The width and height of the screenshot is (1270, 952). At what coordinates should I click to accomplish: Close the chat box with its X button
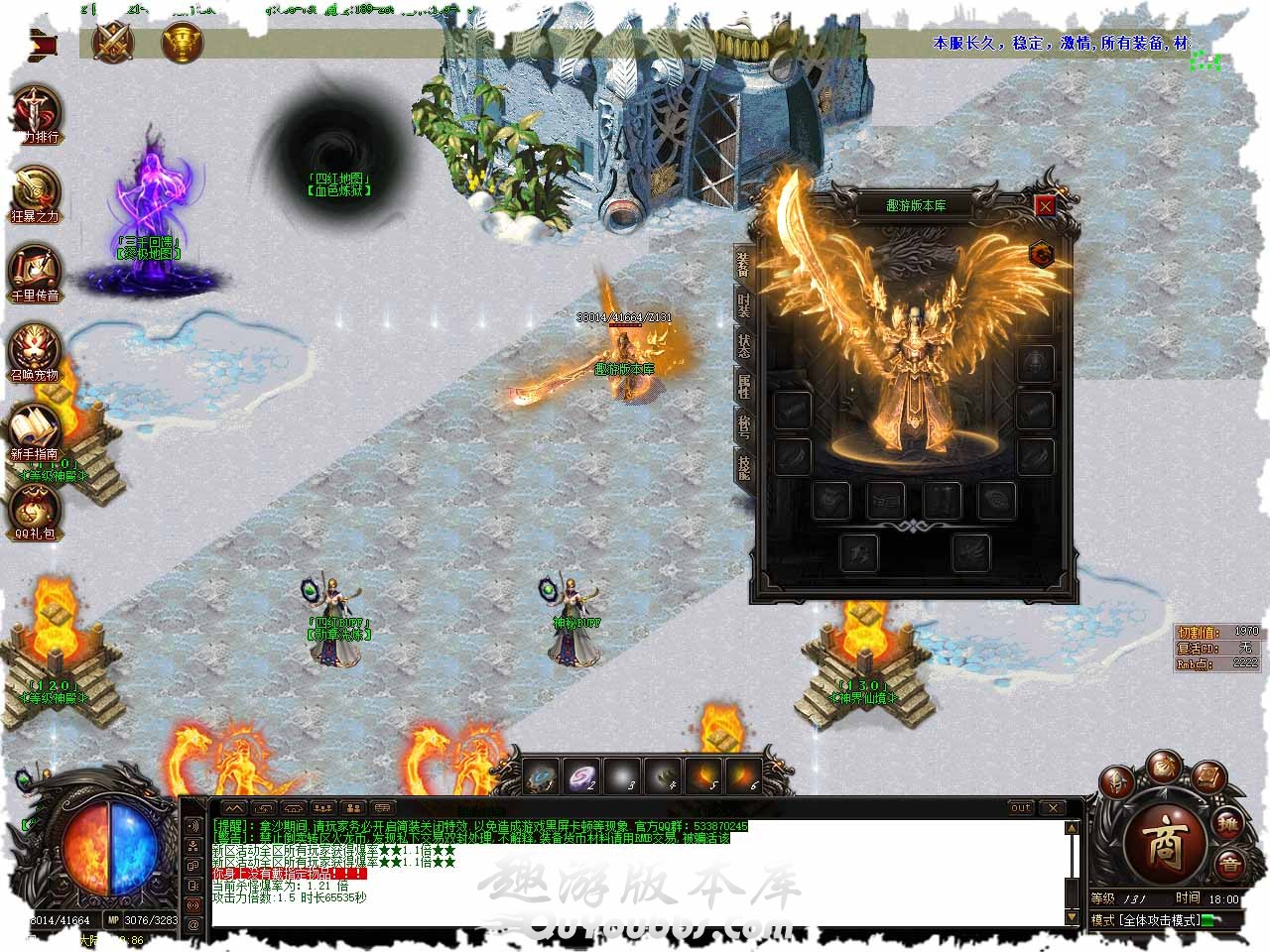coord(1052,807)
